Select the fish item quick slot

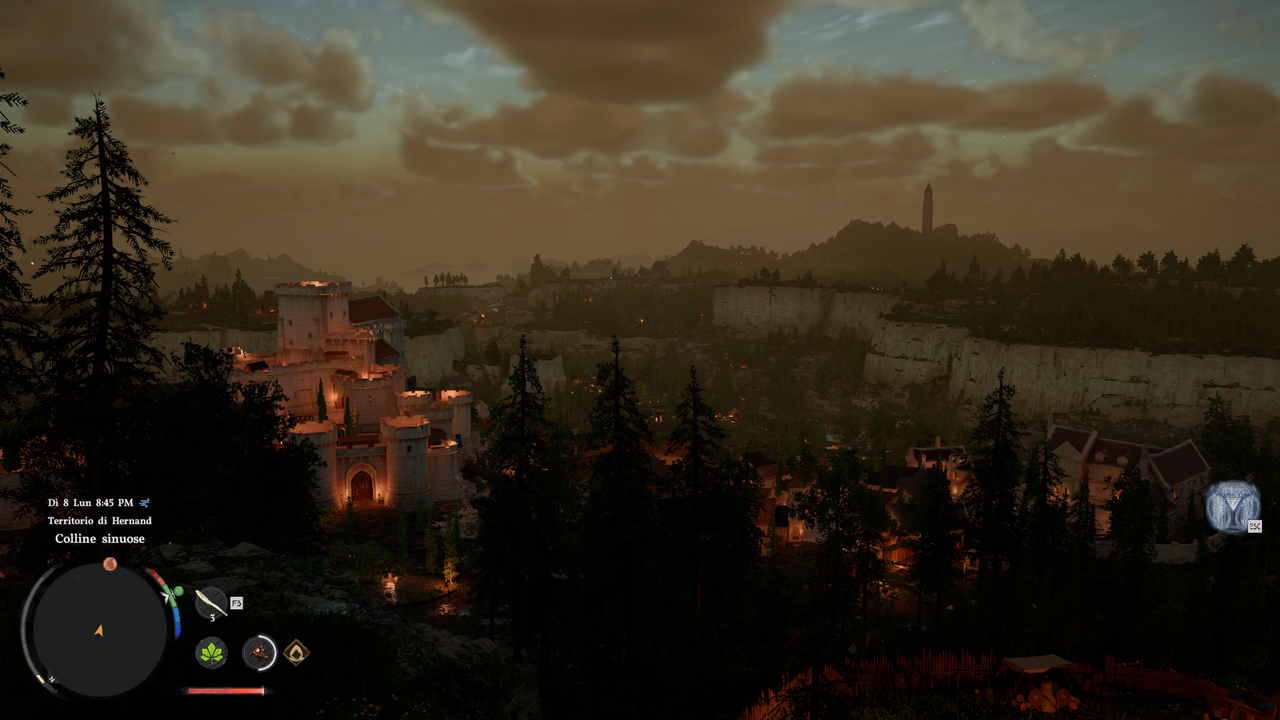[x=211, y=602]
